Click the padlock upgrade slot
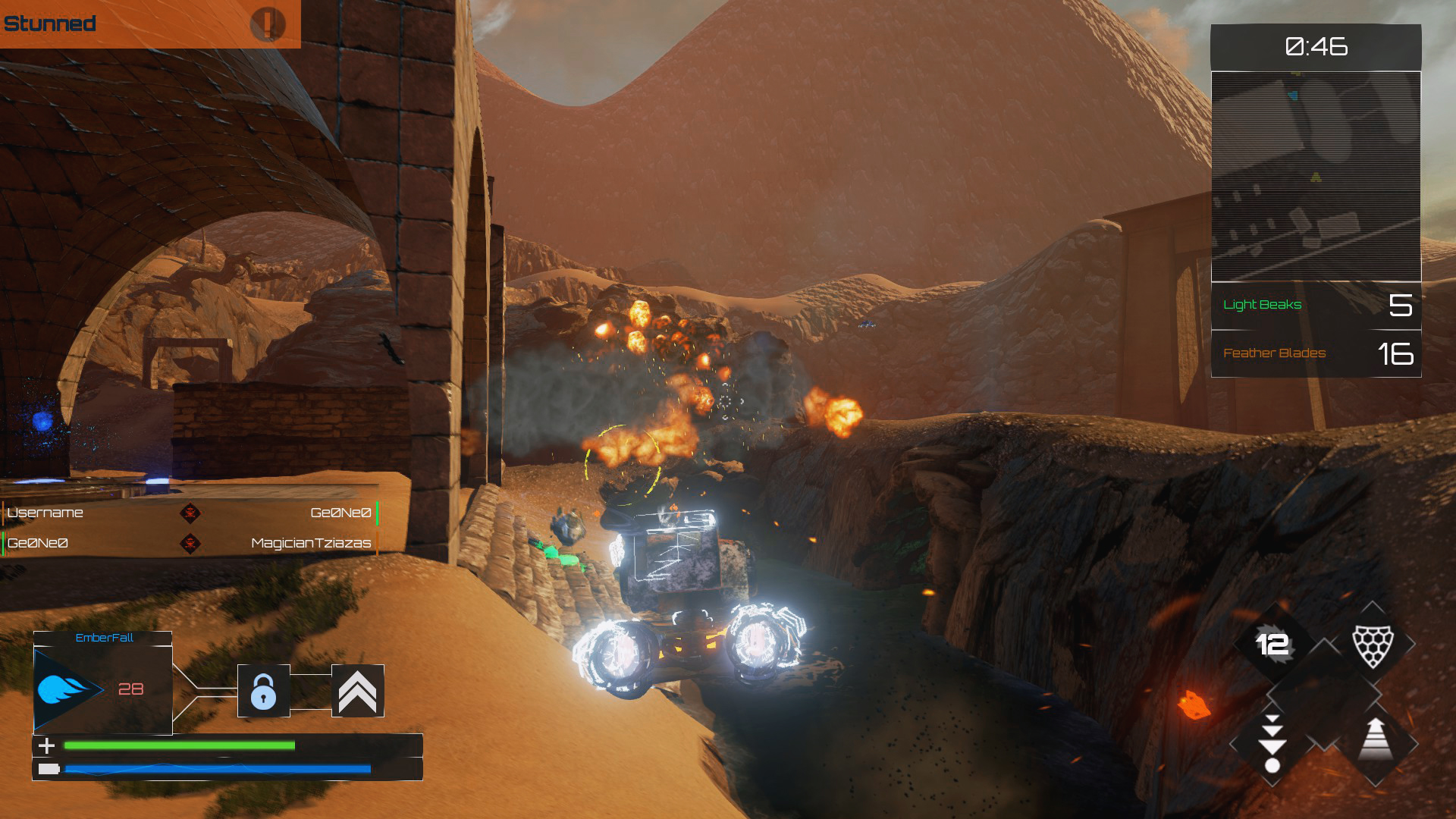Viewport: 1456px width, 819px height. coord(263,691)
